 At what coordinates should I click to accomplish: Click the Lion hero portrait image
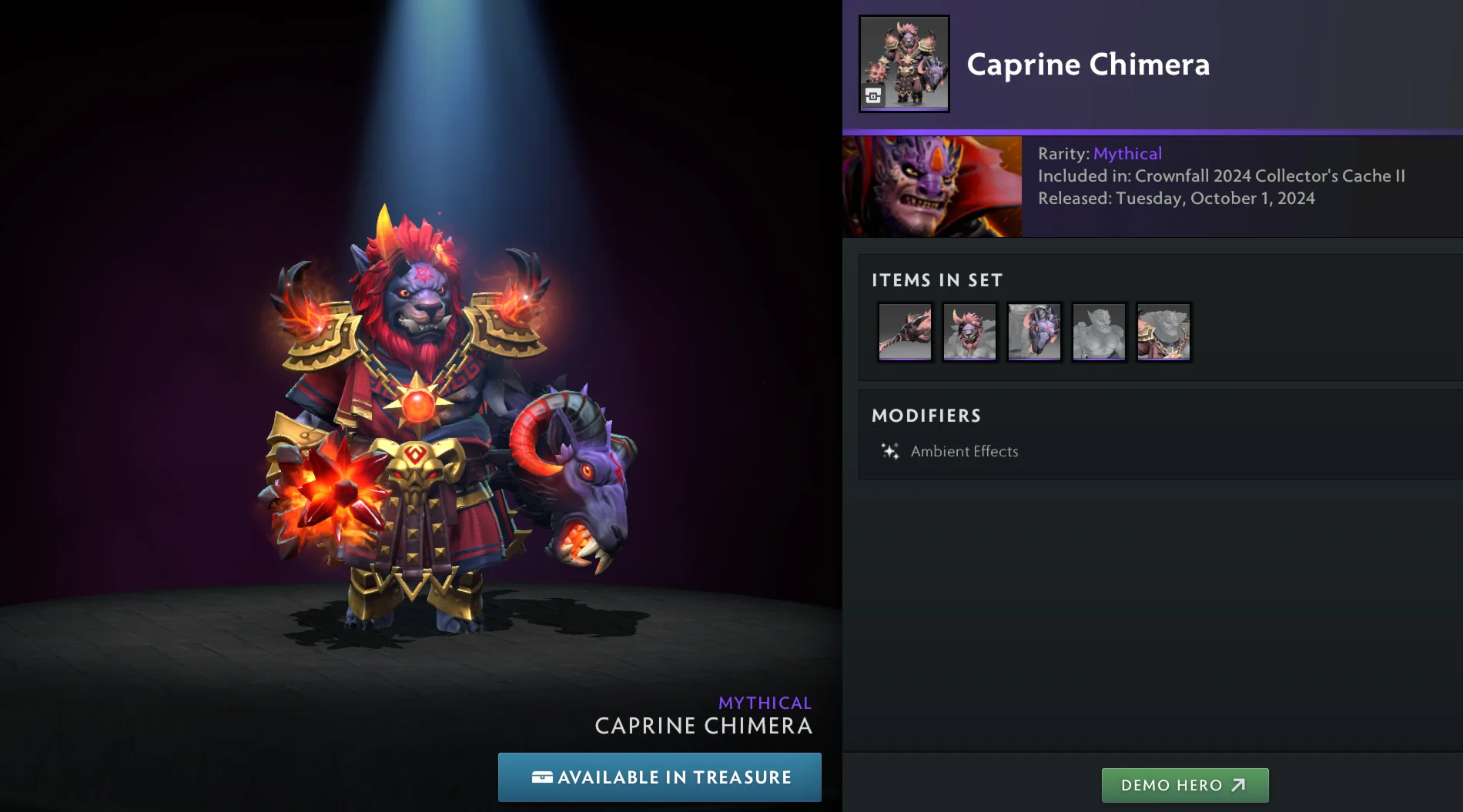(931, 185)
